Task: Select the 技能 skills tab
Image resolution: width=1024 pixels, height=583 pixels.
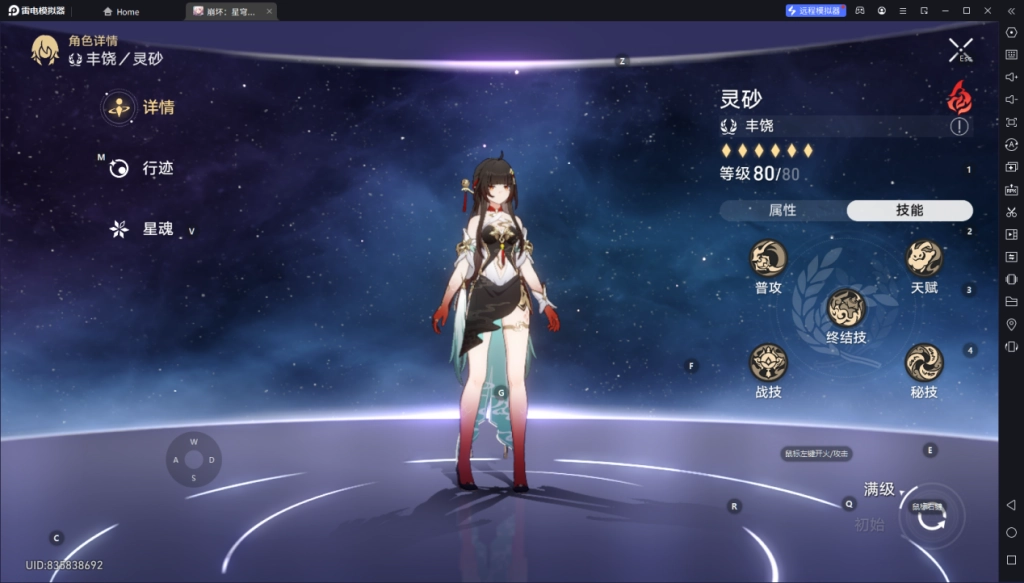Action: [909, 210]
